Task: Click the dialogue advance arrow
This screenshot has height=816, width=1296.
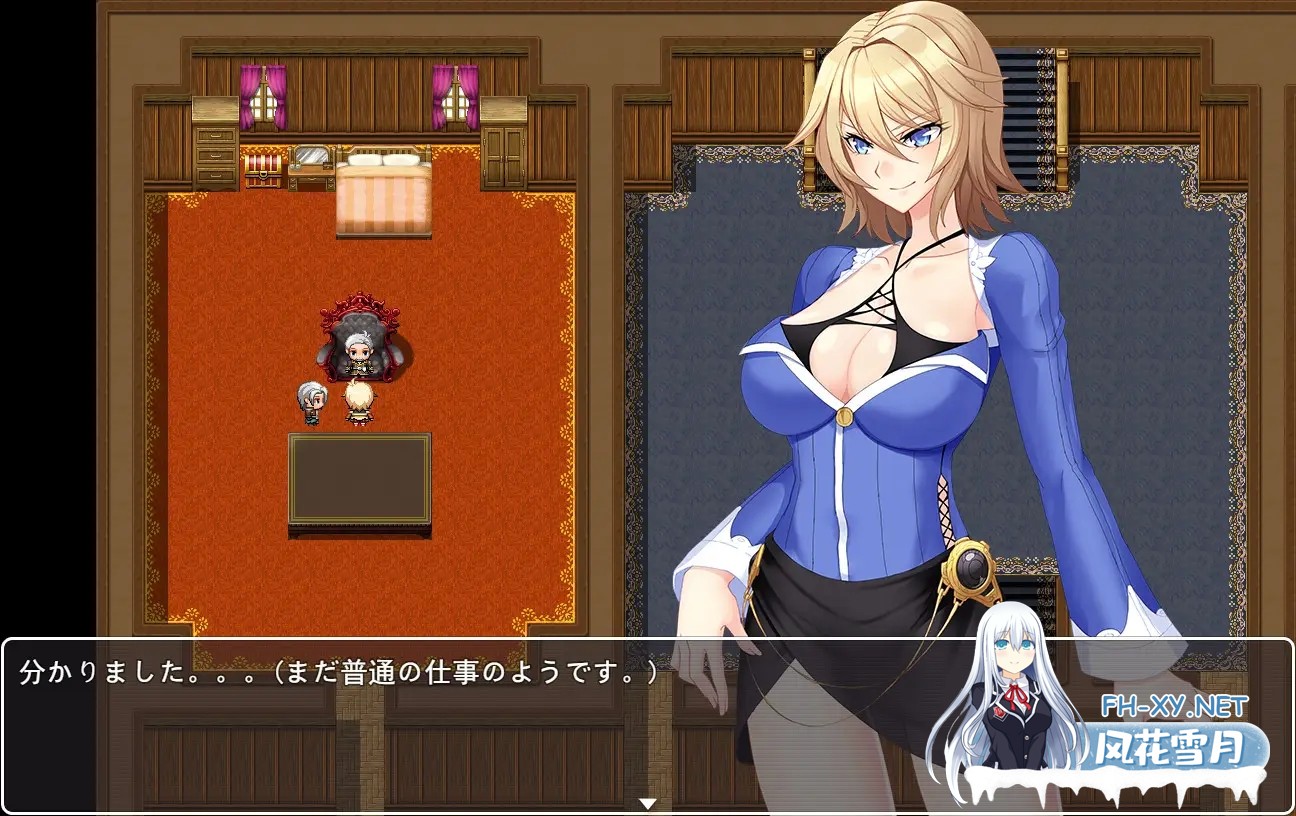Action: pyautogui.click(x=647, y=801)
